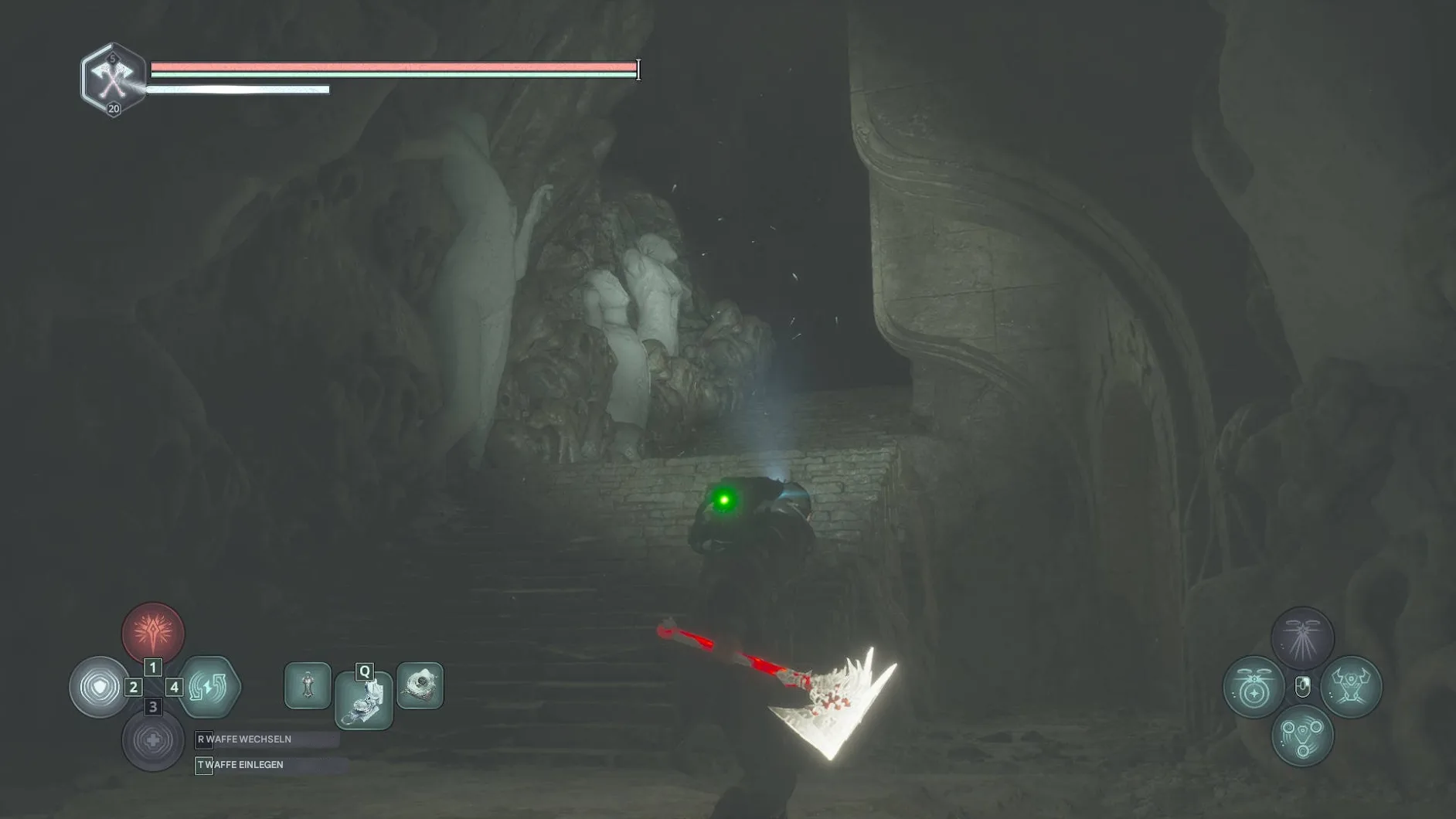Activate the horned armor skill
The width and height of the screenshot is (1456, 819).
(1351, 687)
